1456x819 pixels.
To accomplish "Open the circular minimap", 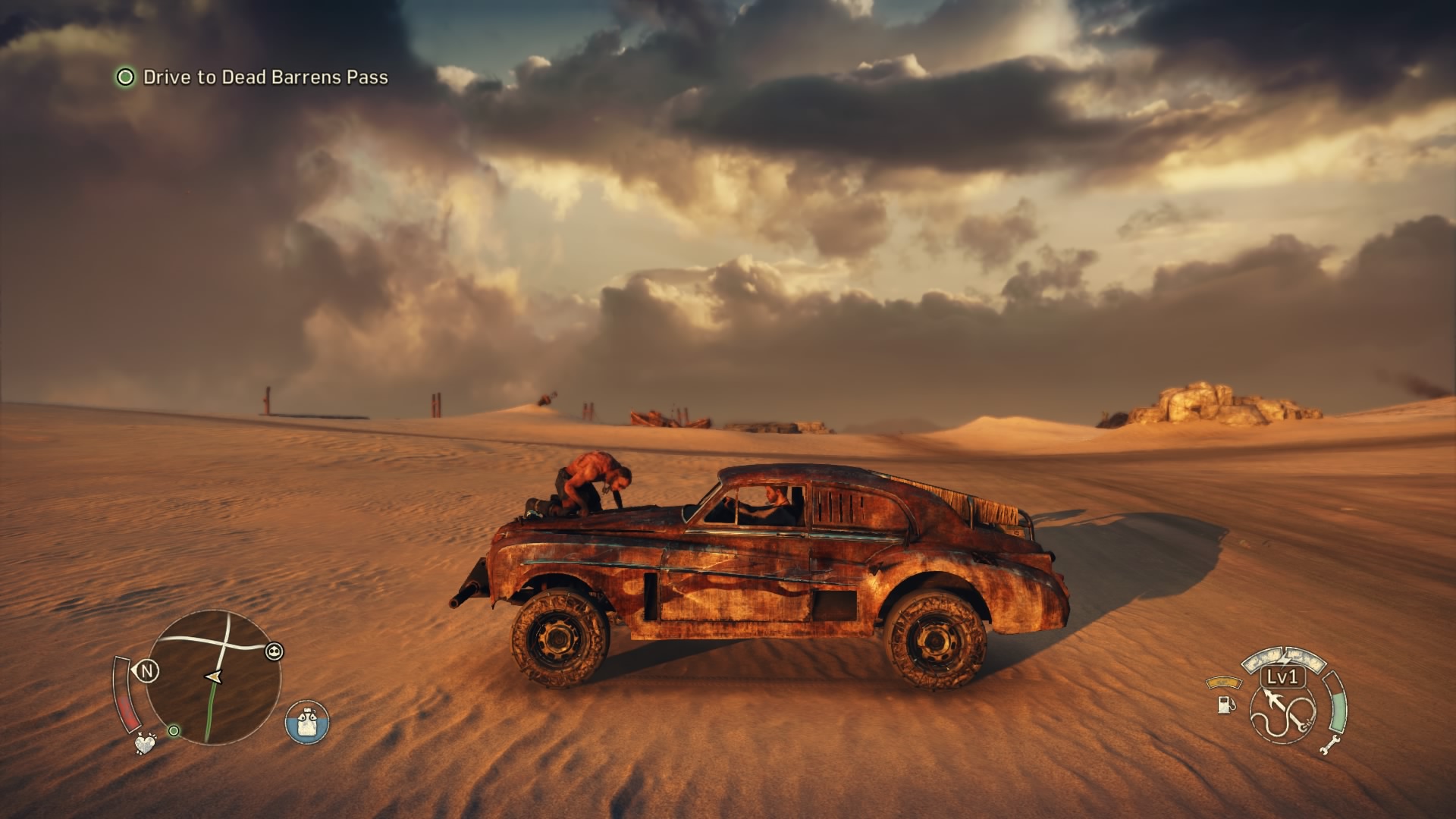I will click(x=213, y=677).
